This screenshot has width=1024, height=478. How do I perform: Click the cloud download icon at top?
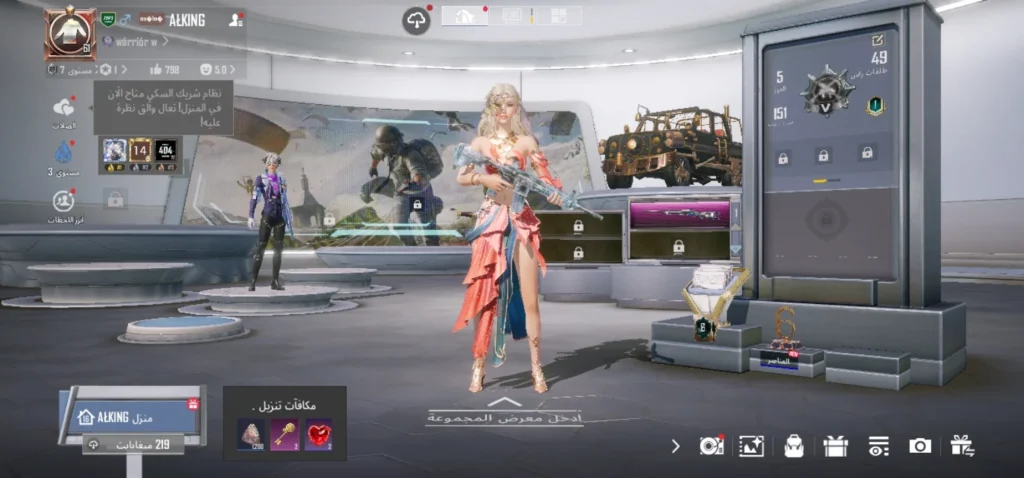coord(416,20)
